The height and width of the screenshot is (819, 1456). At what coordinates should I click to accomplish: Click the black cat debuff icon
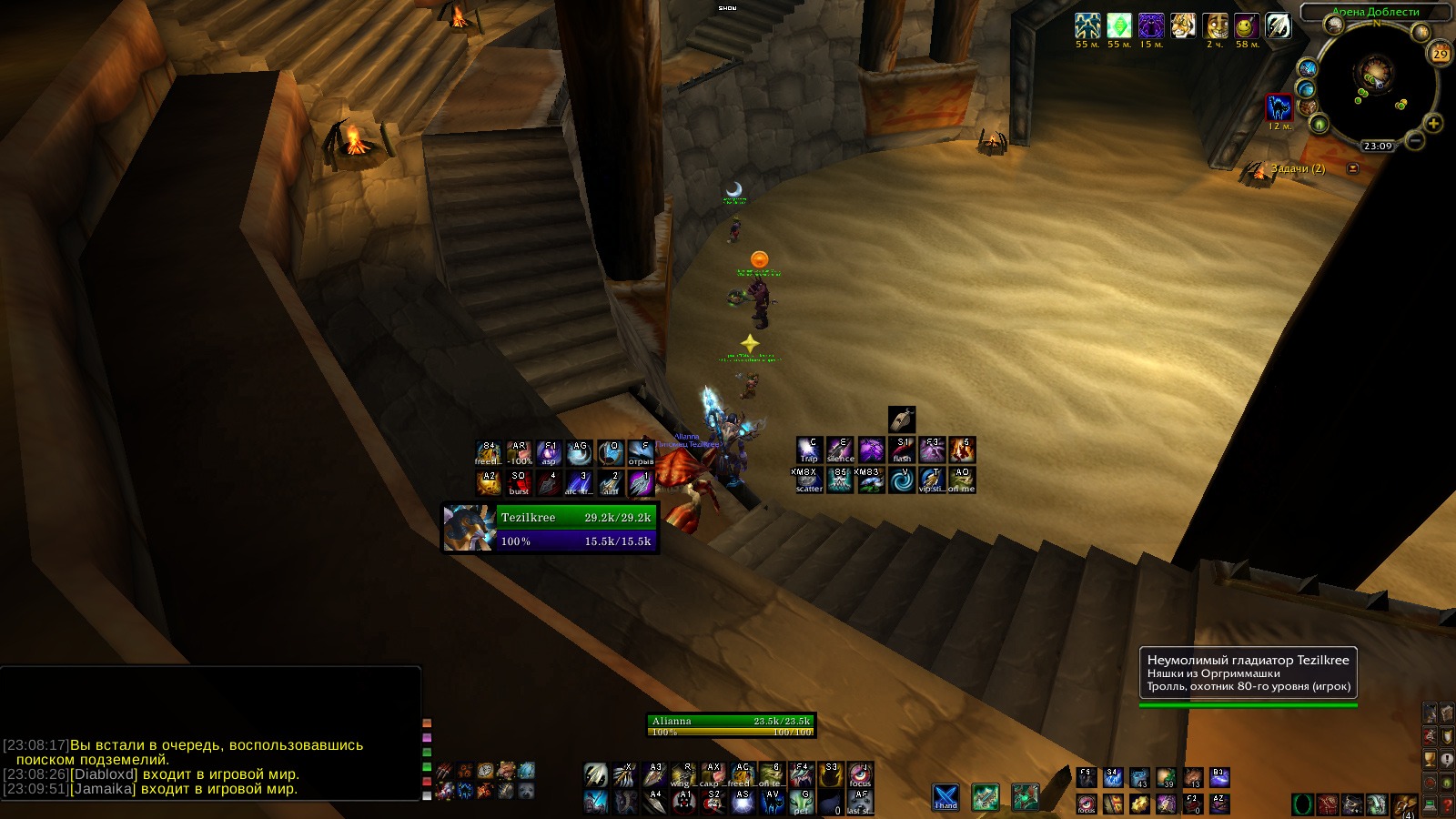(x=1279, y=107)
